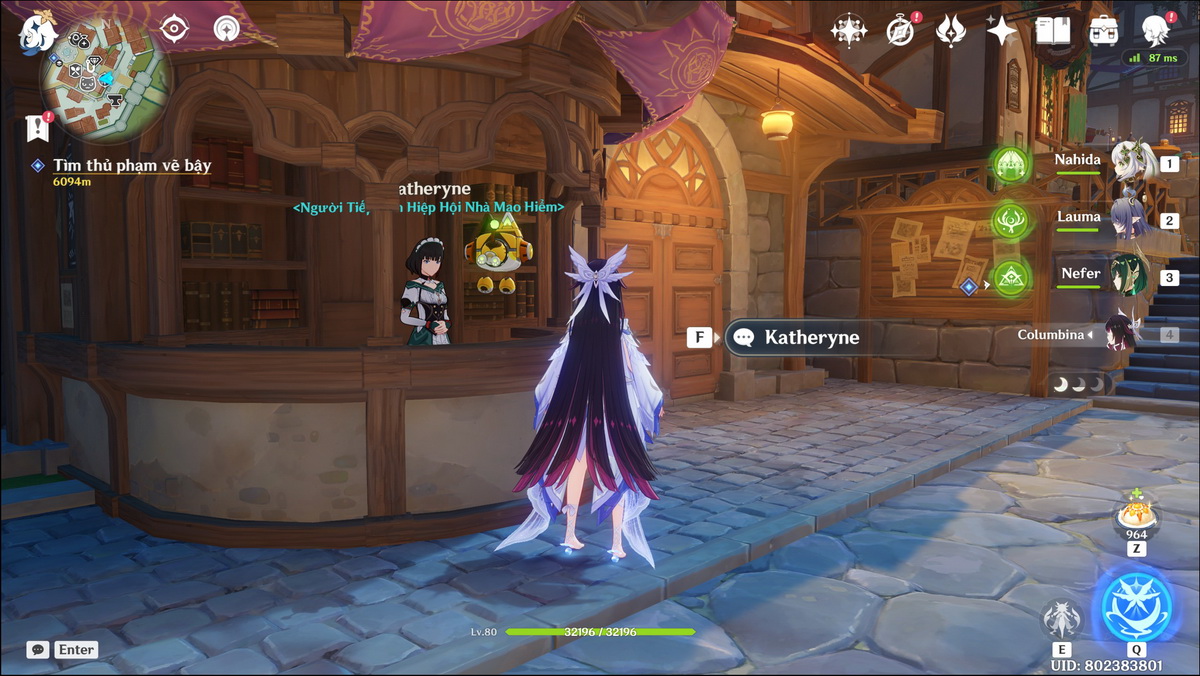Open the compass events icon
1200x676 pixels.
click(x=900, y=31)
